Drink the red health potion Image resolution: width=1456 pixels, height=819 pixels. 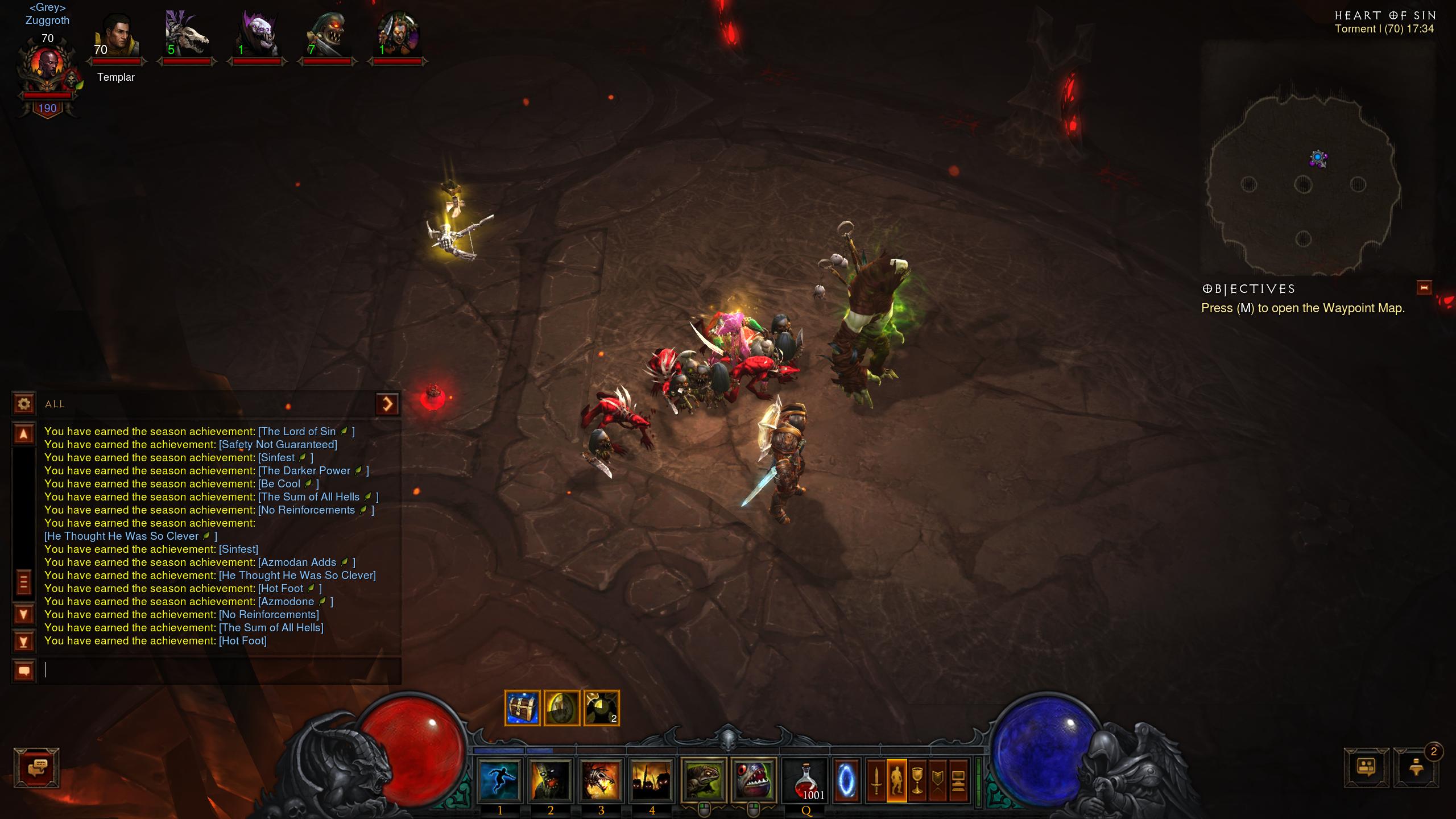805,780
